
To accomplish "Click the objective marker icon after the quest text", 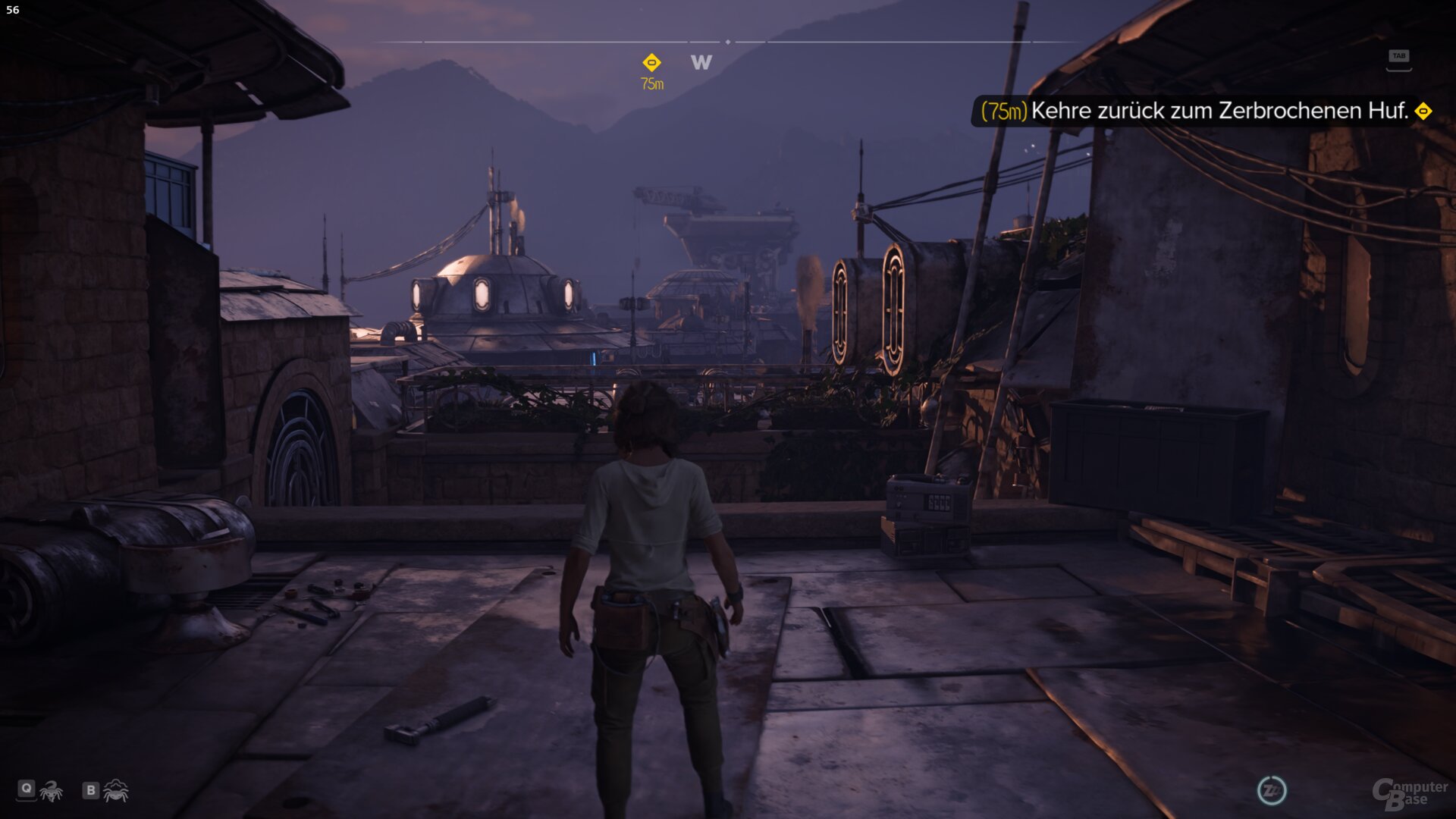I will [x=1424, y=112].
